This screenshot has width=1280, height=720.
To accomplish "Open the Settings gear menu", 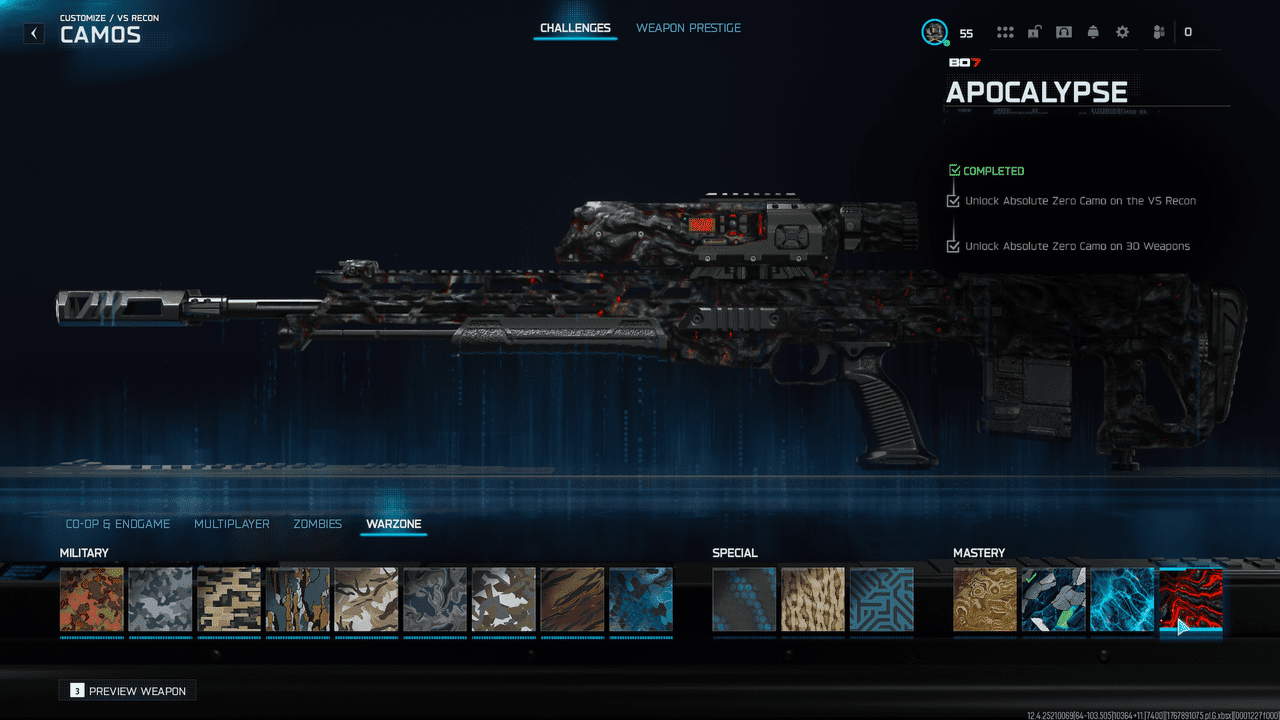I will [x=1122, y=31].
